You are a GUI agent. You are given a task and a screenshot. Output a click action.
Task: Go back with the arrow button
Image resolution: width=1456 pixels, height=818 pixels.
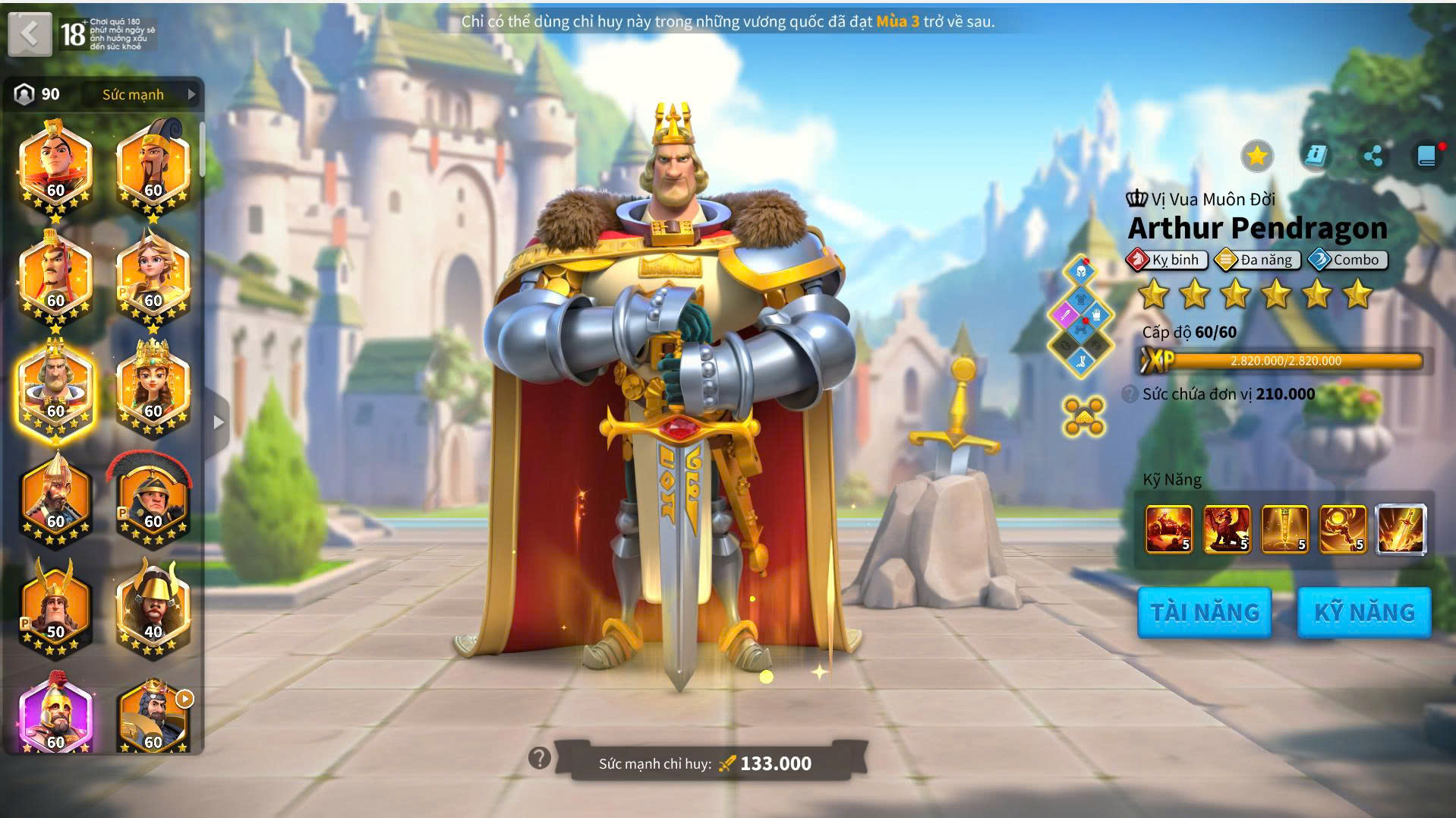tap(30, 33)
